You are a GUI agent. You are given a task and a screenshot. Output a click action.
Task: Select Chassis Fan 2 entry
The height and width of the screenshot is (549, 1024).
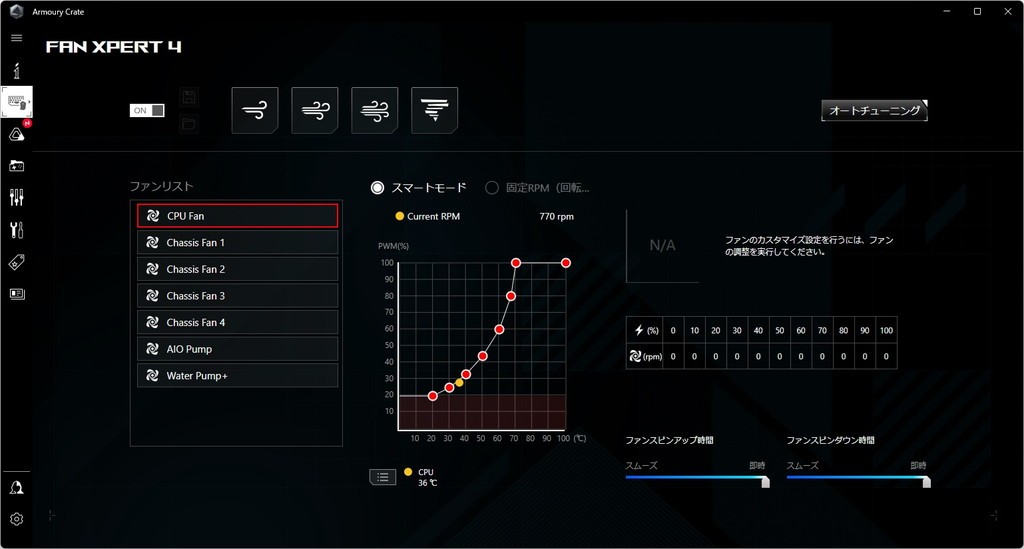[x=238, y=269]
